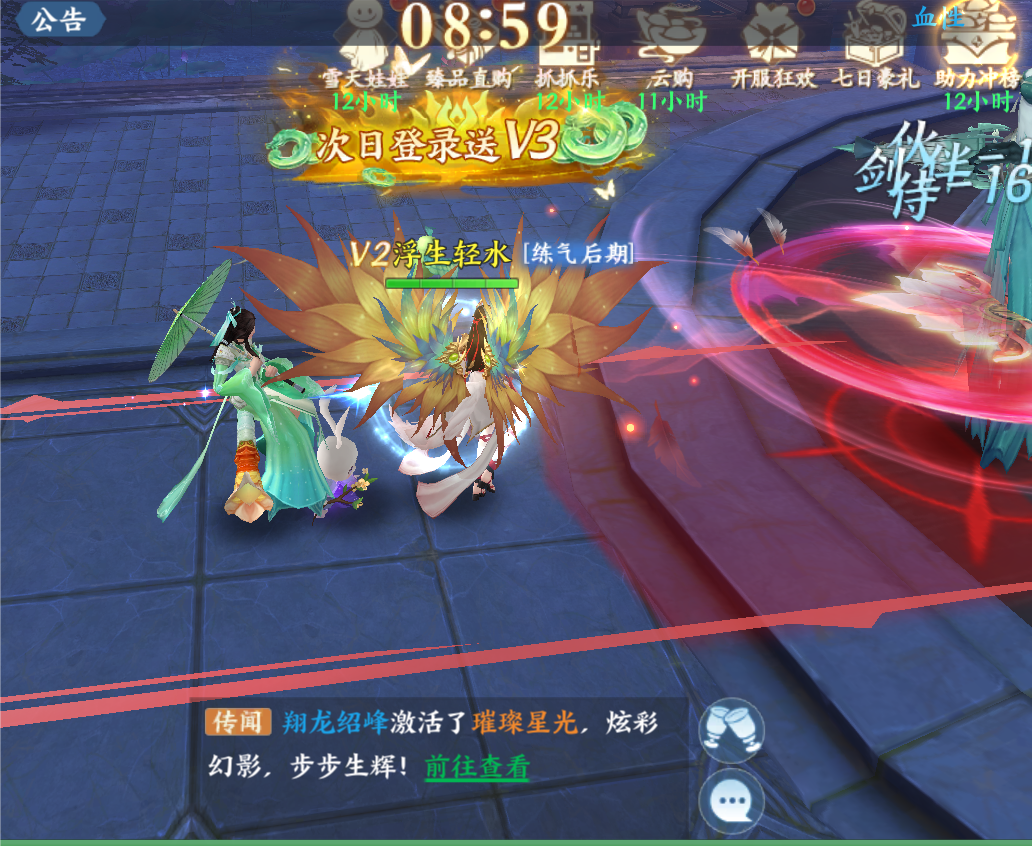Open the 传闻 rumor message in chat
1032x846 pixels.
click(239, 722)
